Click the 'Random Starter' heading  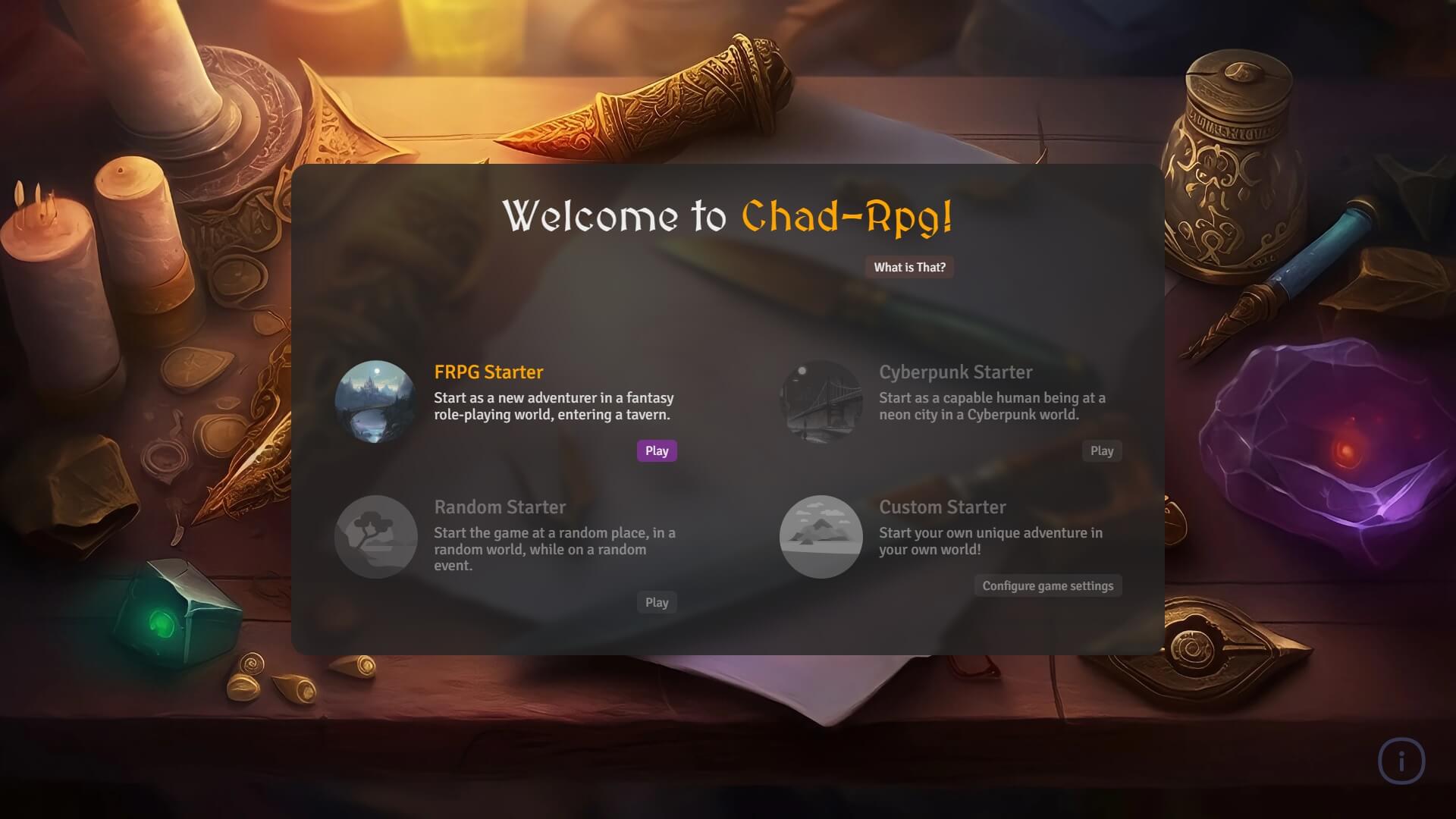coord(500,507)
